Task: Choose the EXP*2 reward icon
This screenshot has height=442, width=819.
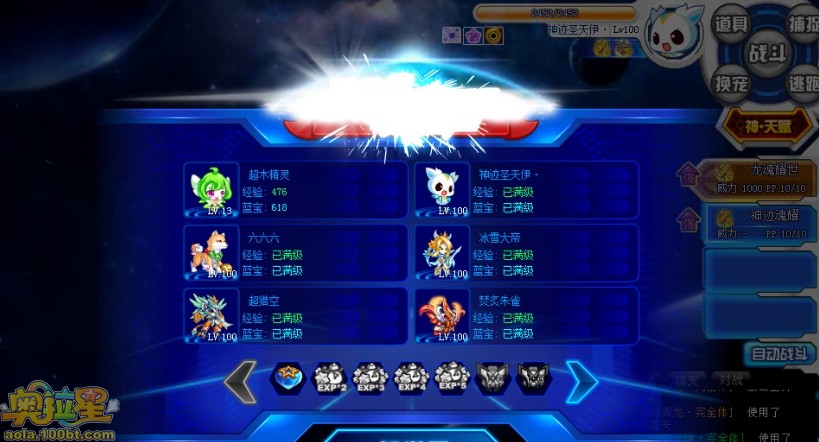Action: coord(330,378)
